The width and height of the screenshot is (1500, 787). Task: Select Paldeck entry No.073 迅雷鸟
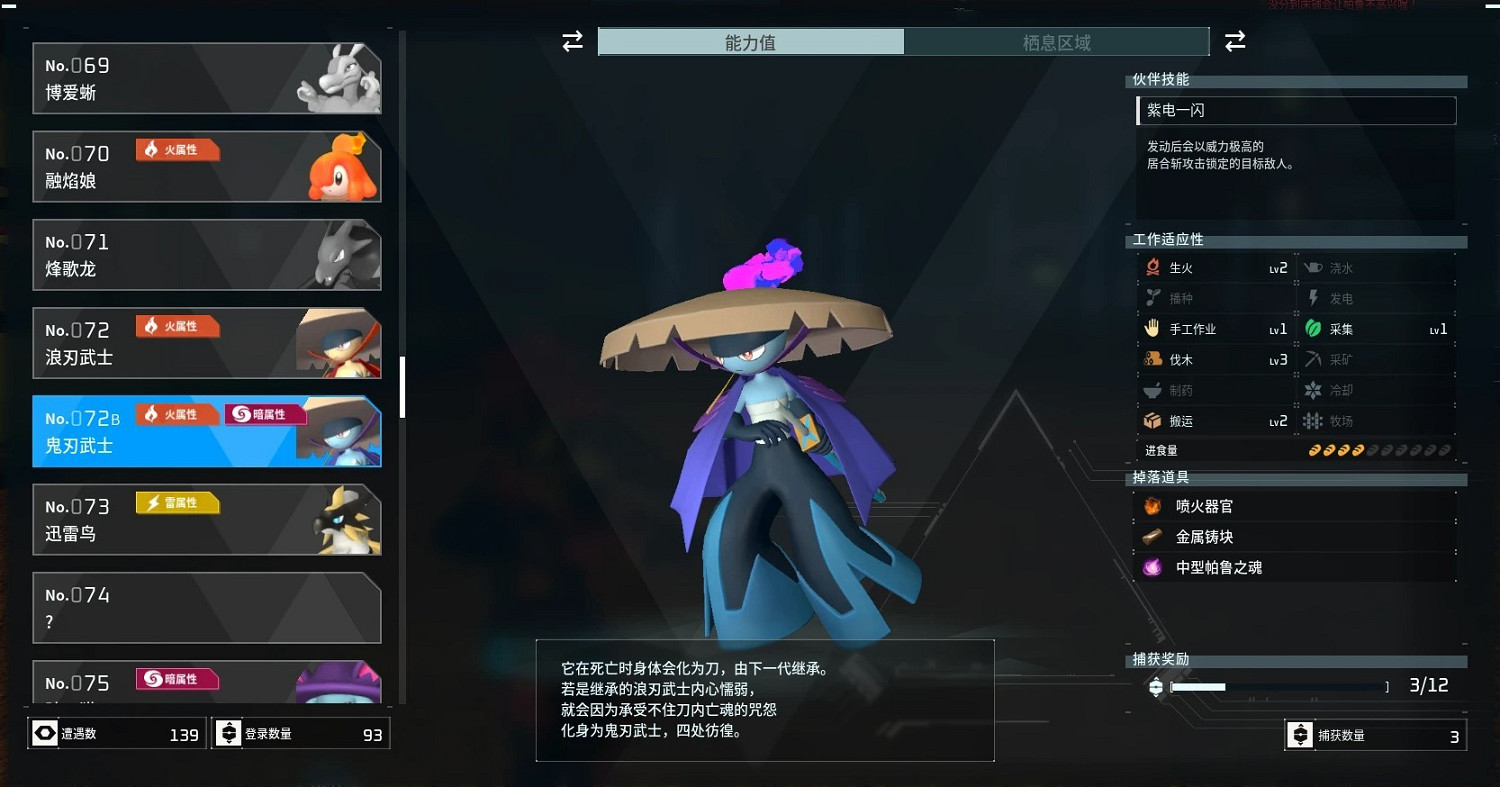207,519
